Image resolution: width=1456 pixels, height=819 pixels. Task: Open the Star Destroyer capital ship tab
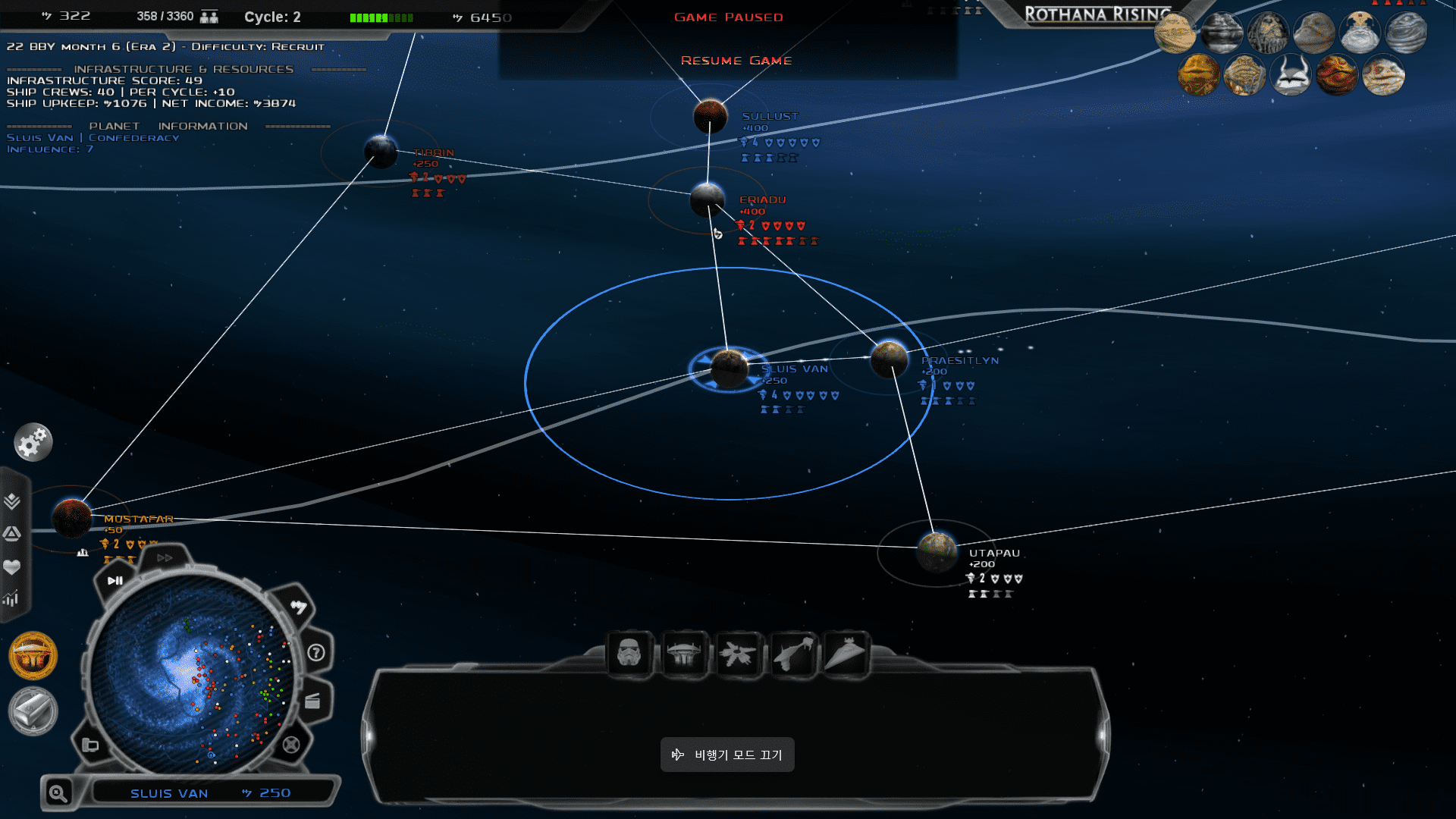pyautogui.click(x=846, y=654)
